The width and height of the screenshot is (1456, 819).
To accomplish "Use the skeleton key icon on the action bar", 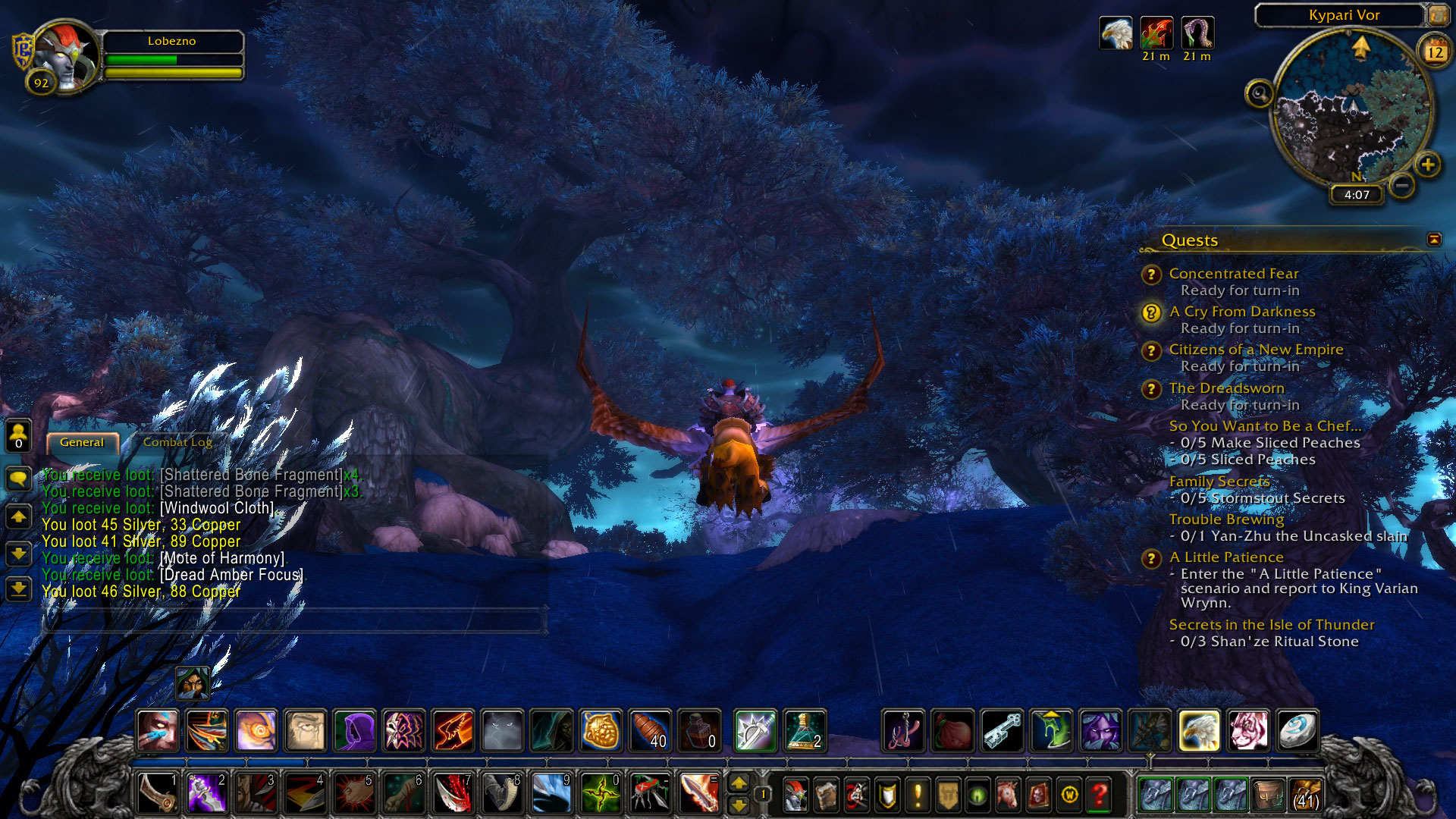I will [x=1003, y=731].
